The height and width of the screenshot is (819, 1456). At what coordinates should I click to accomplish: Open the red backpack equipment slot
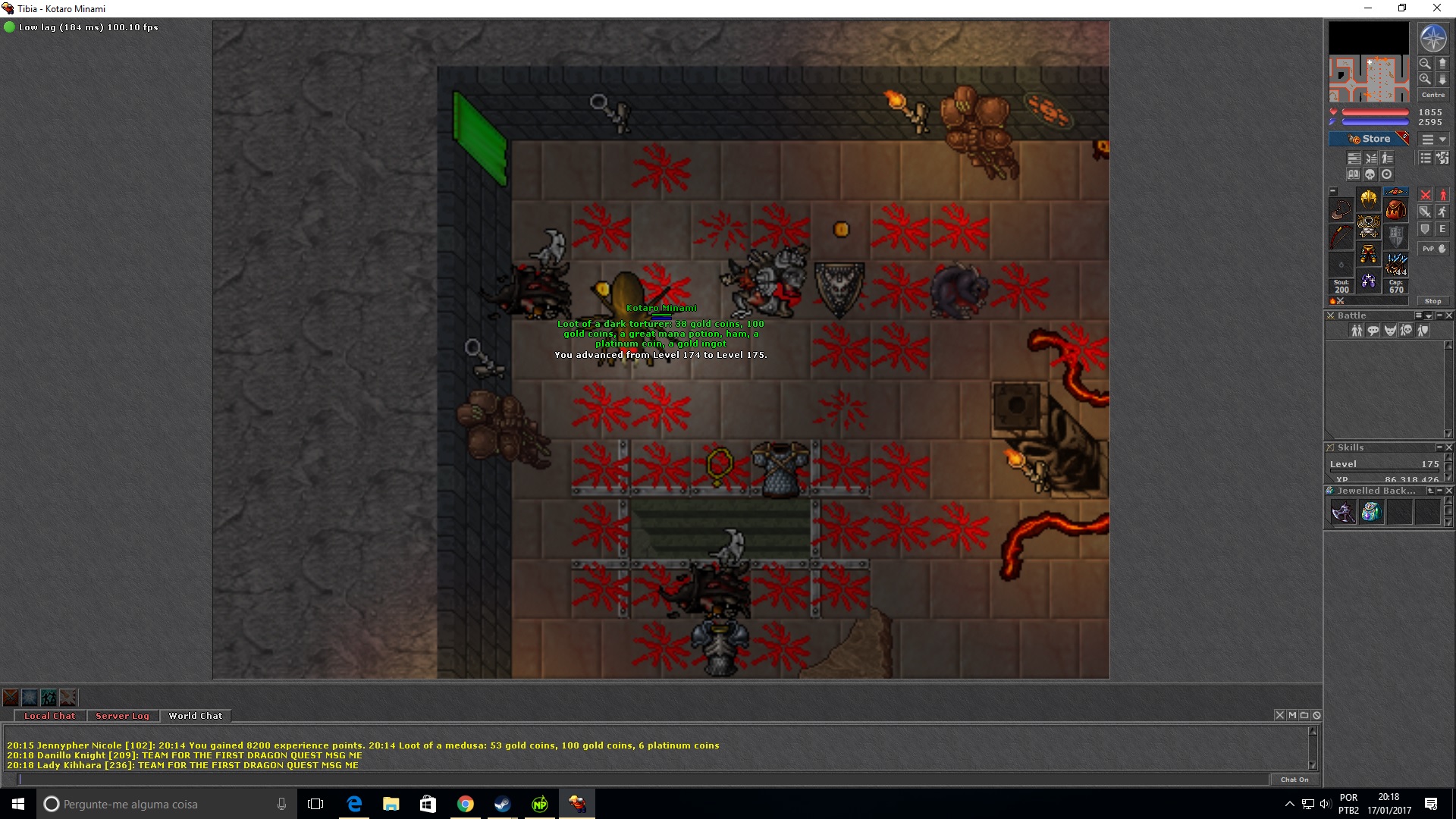[x=1396, y=209]
